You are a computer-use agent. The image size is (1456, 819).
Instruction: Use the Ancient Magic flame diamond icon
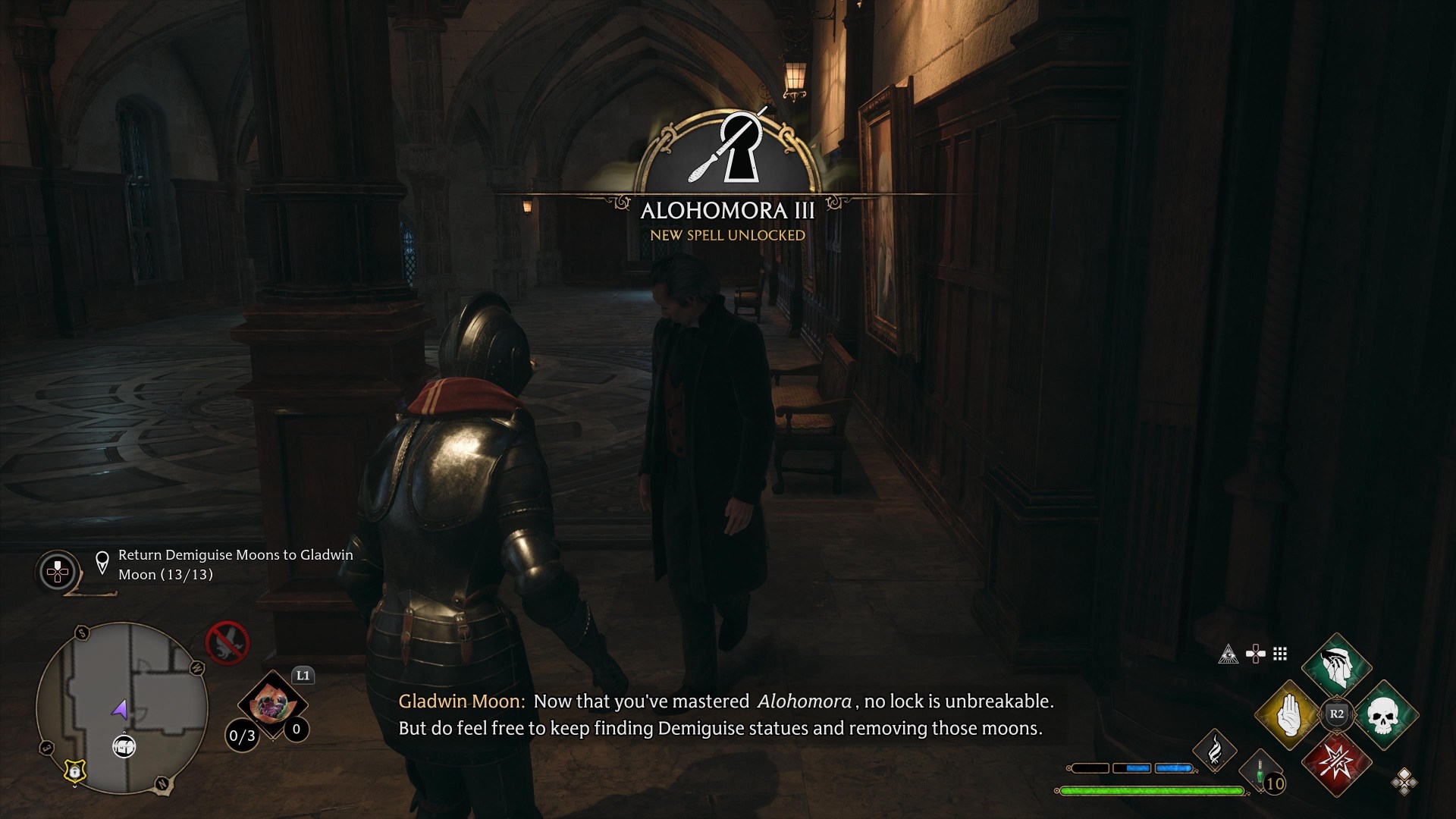click(1216, 752)
